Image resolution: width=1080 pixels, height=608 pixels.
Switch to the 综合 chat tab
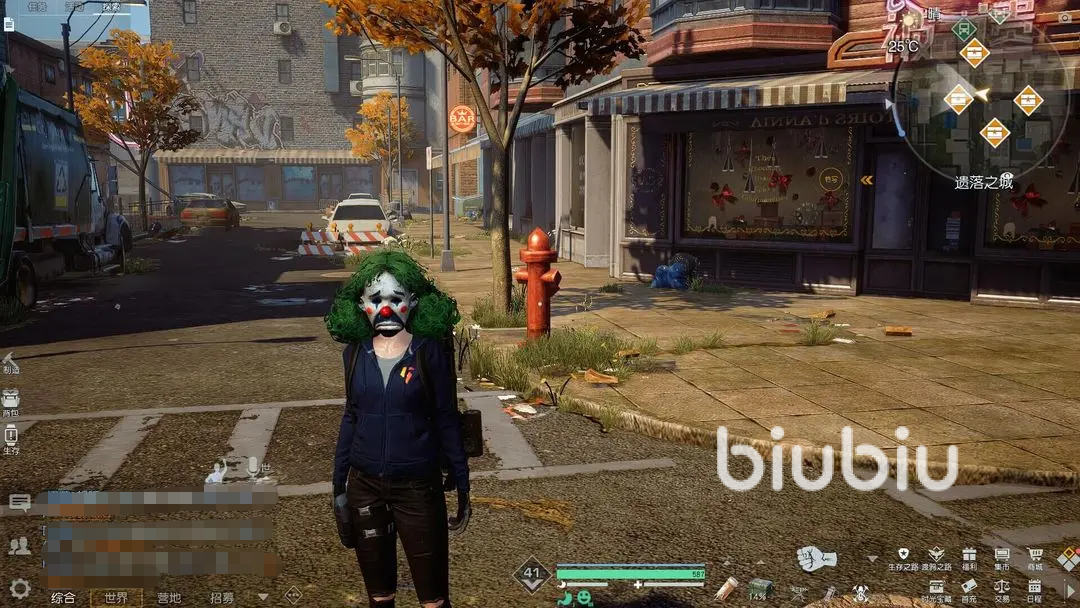(x=63, y=598)
